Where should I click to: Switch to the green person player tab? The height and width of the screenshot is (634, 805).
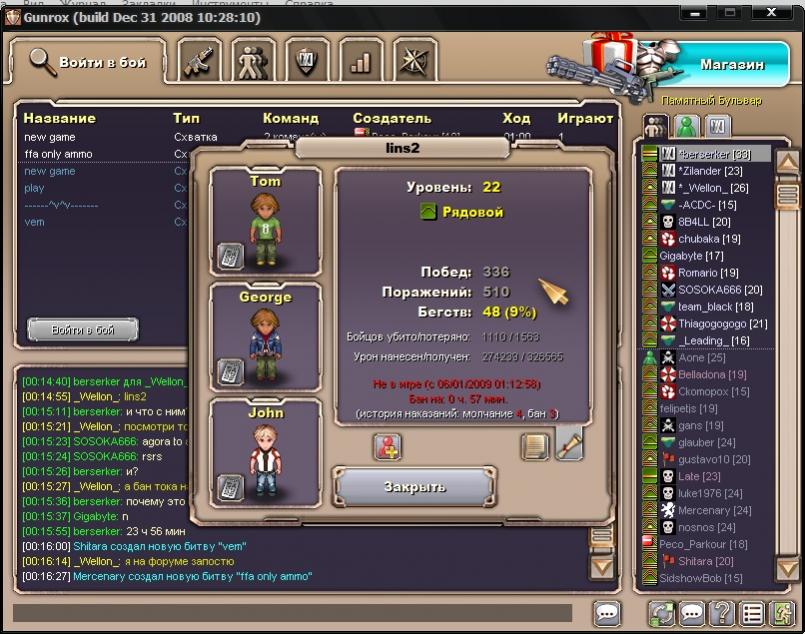point(686,126)
